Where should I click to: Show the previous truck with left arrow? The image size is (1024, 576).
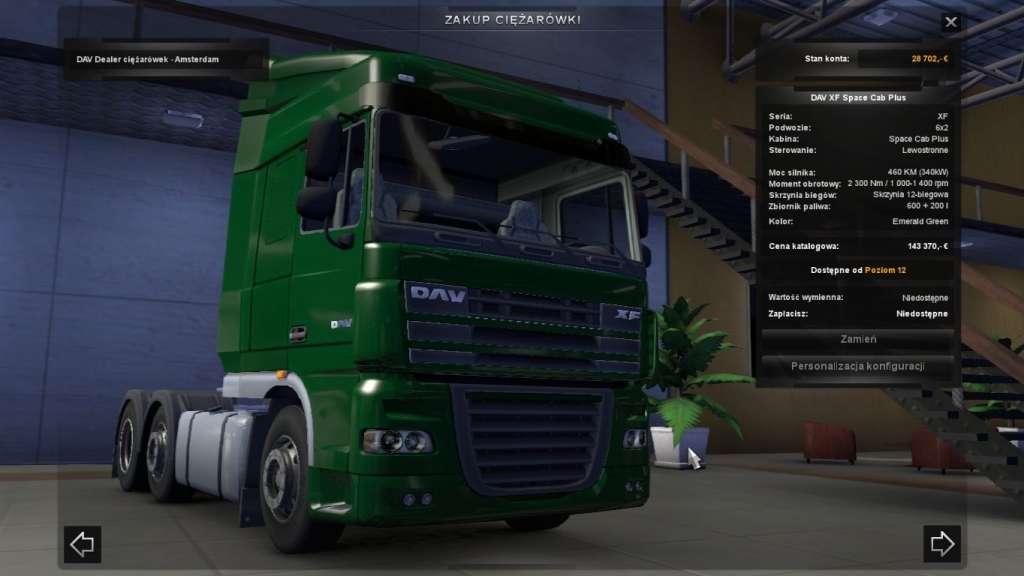pos(82,544)
